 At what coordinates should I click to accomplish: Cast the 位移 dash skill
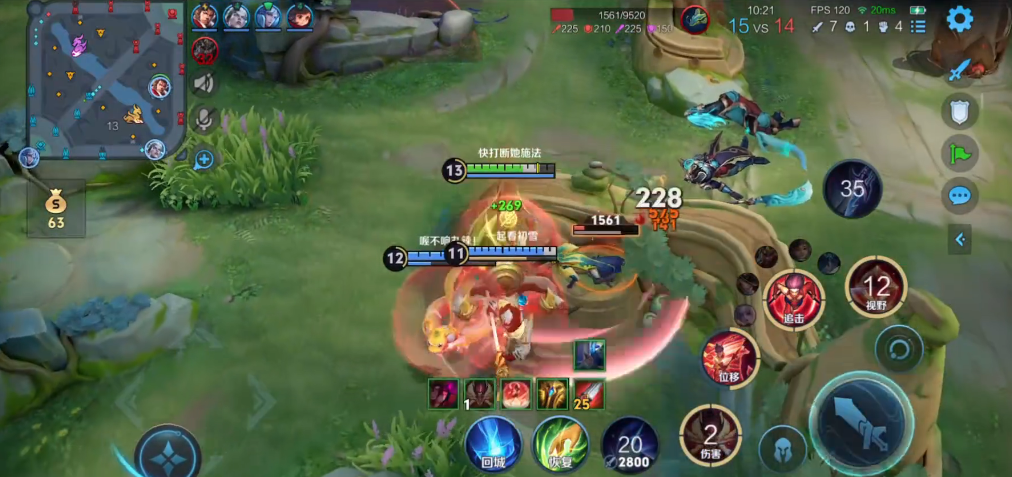pos(729,359)
